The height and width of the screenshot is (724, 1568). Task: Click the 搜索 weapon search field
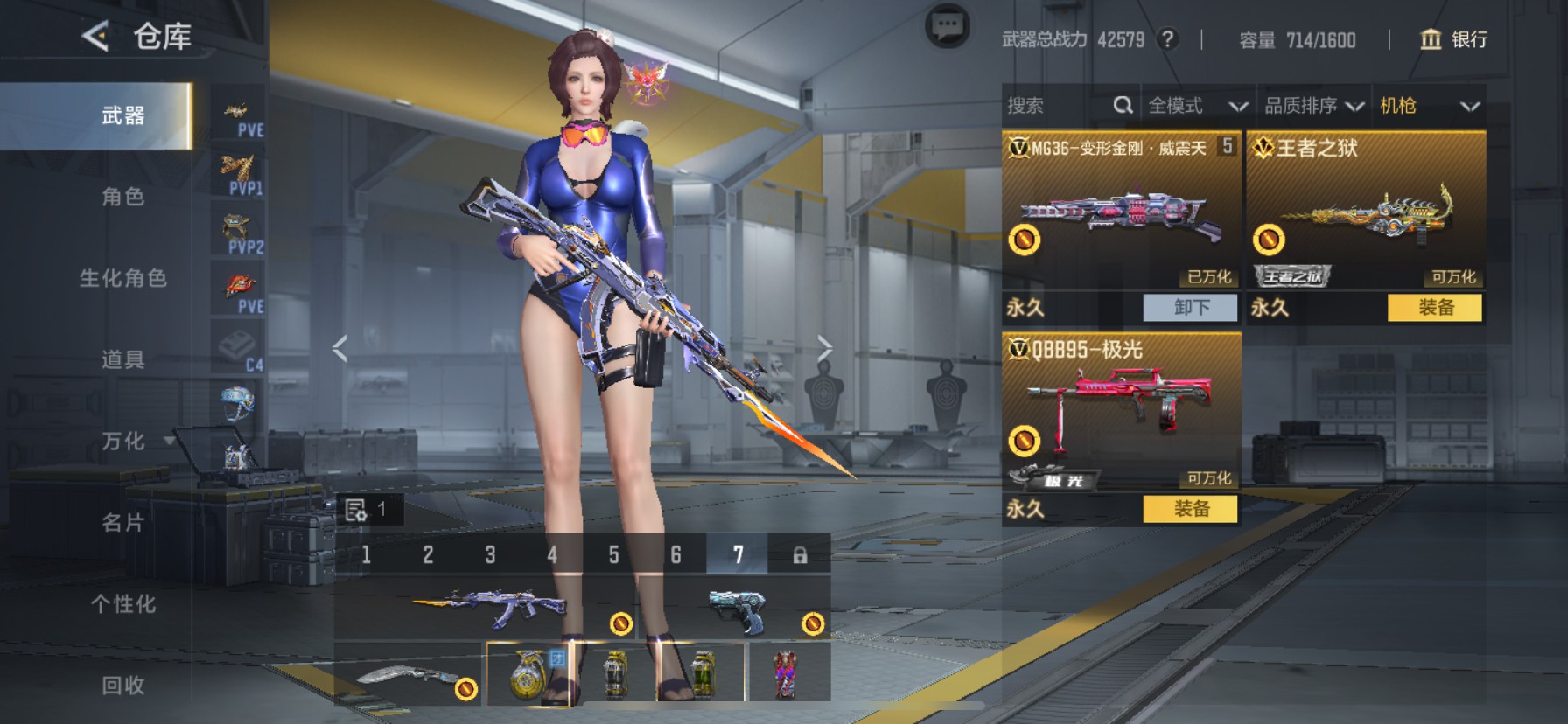(1059, 106)
